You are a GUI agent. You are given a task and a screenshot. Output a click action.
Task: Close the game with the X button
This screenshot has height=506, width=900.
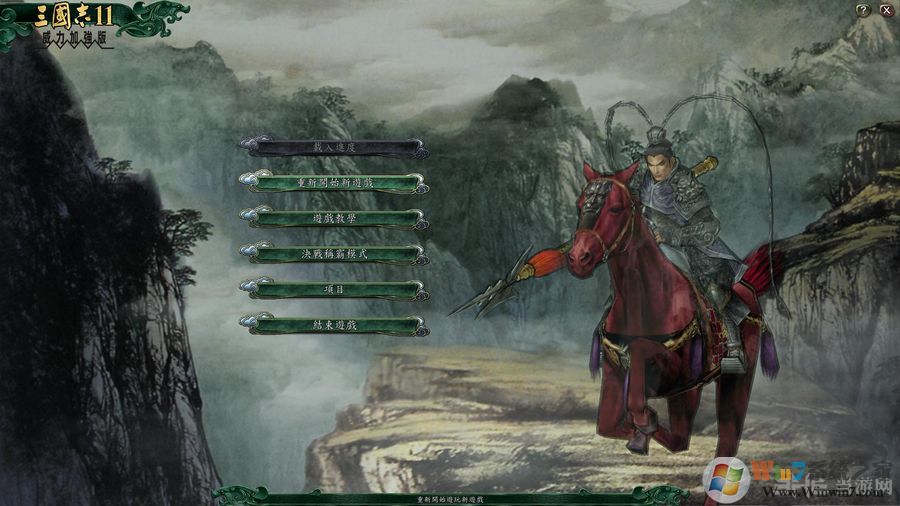[886, 10]
